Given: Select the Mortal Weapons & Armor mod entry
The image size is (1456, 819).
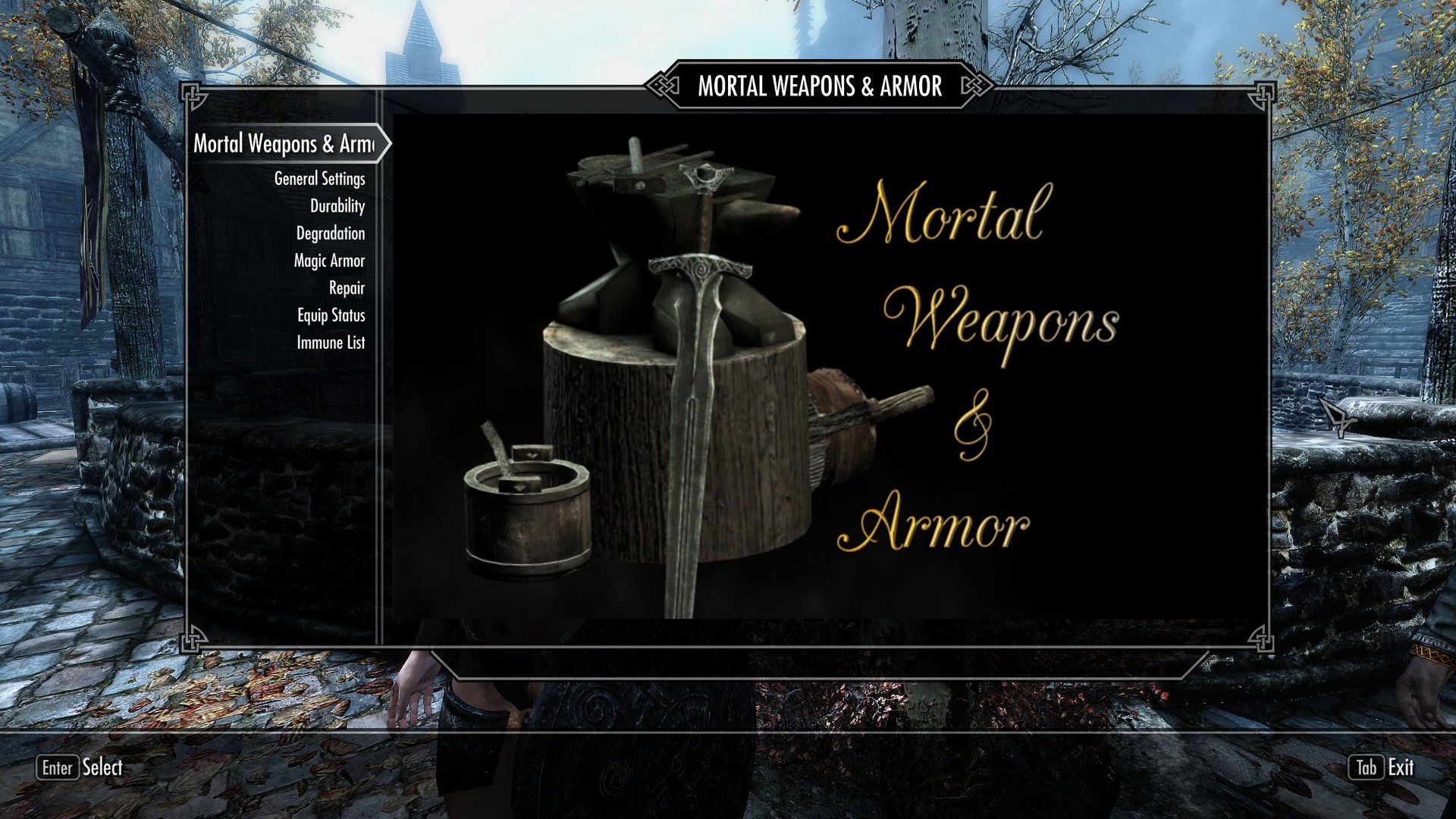Looking at the screenshot, I should 284,144.
